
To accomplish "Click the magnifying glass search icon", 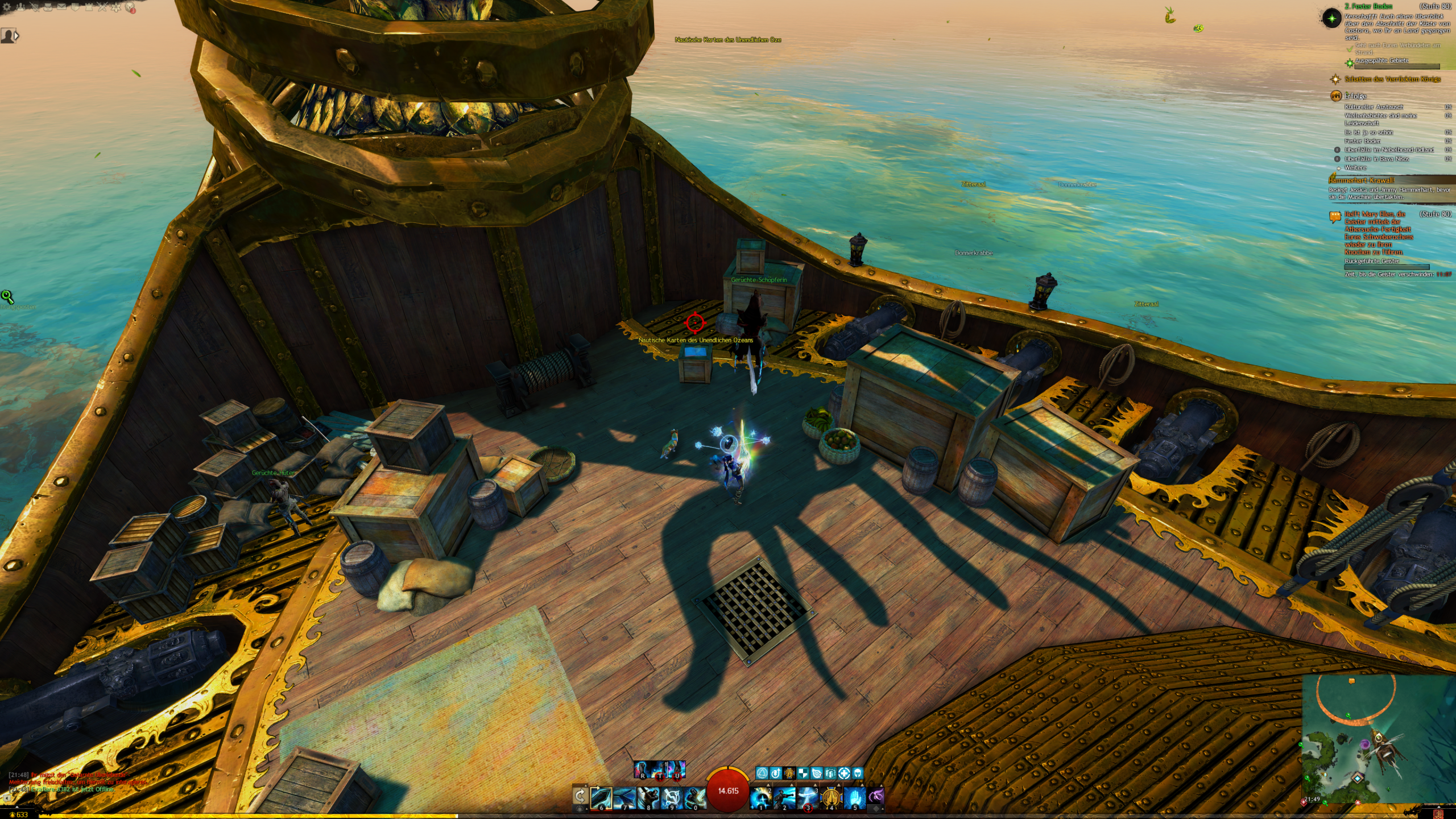I will point(7,296).
